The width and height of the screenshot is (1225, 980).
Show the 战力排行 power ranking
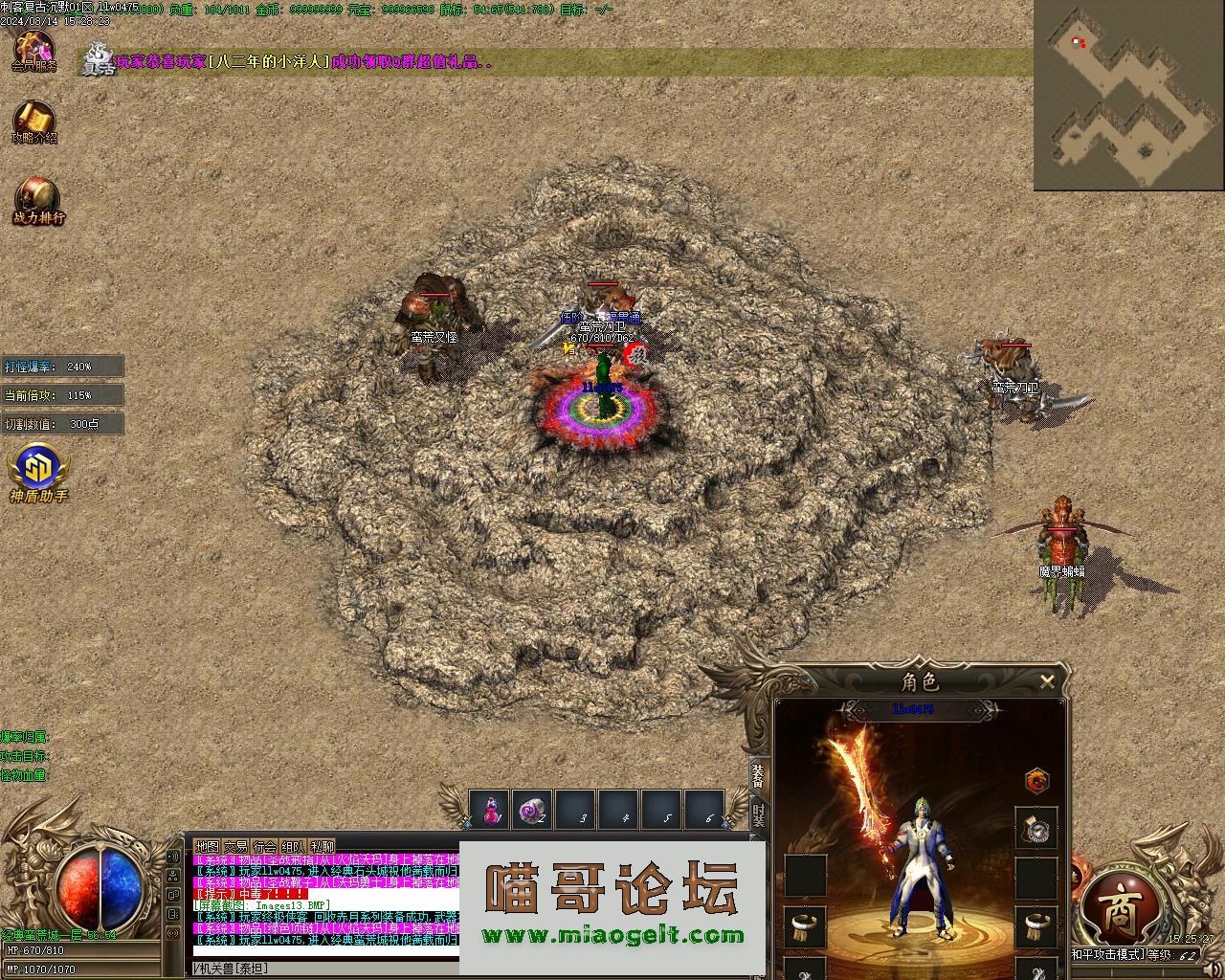tap(38, 199)
